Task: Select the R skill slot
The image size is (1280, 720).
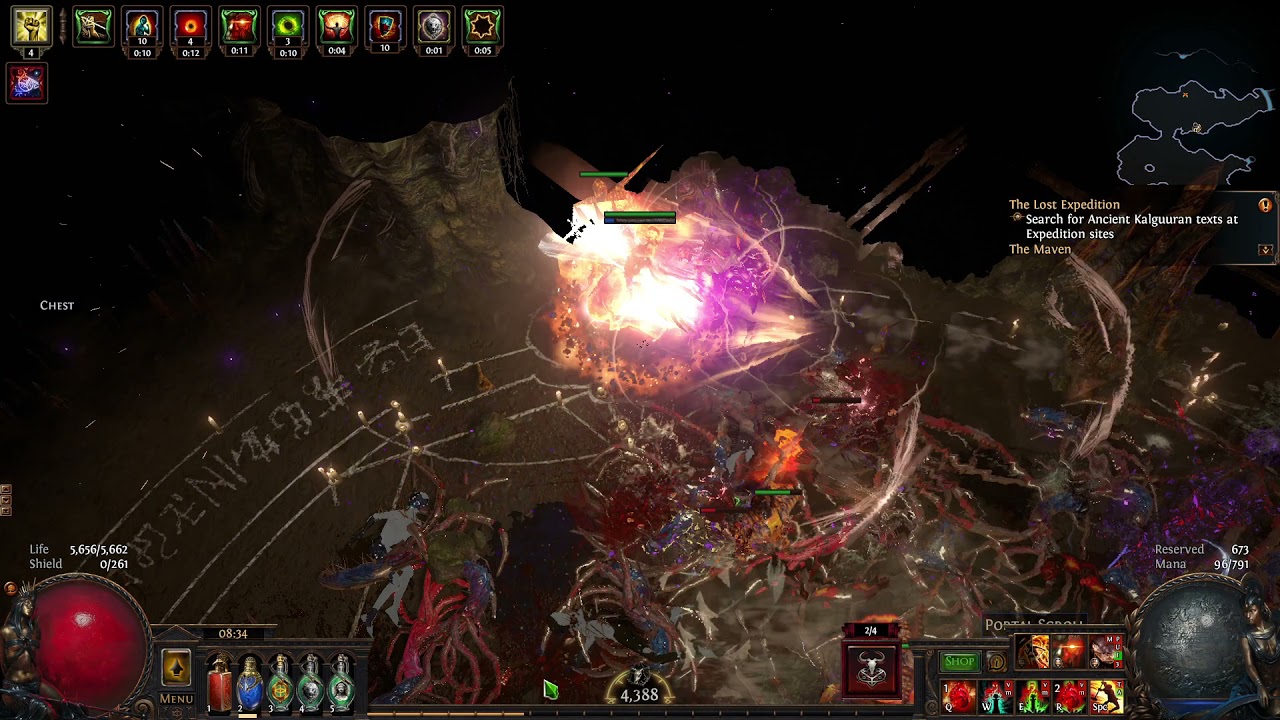Action: coord(1070,696)
